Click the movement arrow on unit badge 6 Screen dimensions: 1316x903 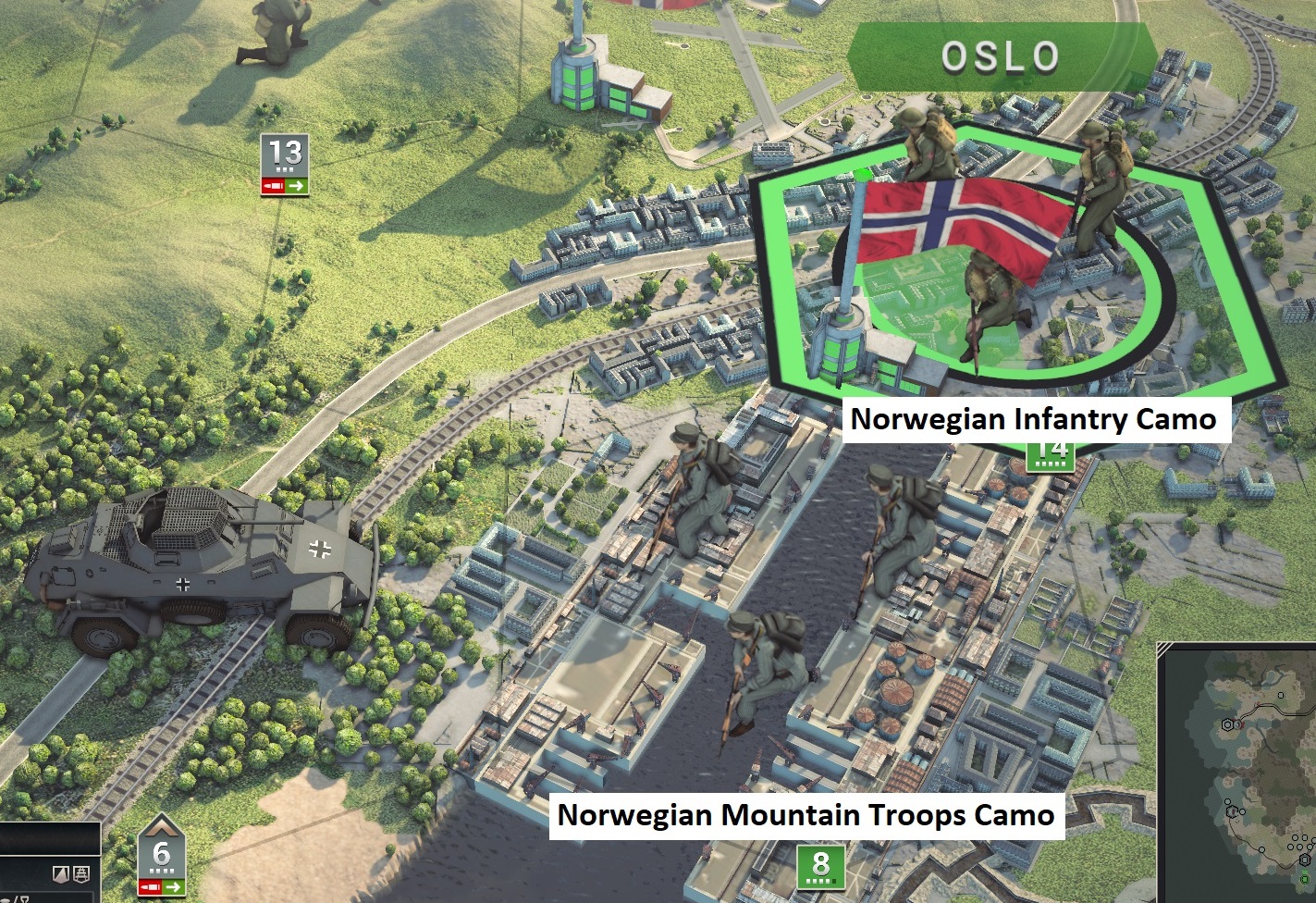[x=172, y=886]
